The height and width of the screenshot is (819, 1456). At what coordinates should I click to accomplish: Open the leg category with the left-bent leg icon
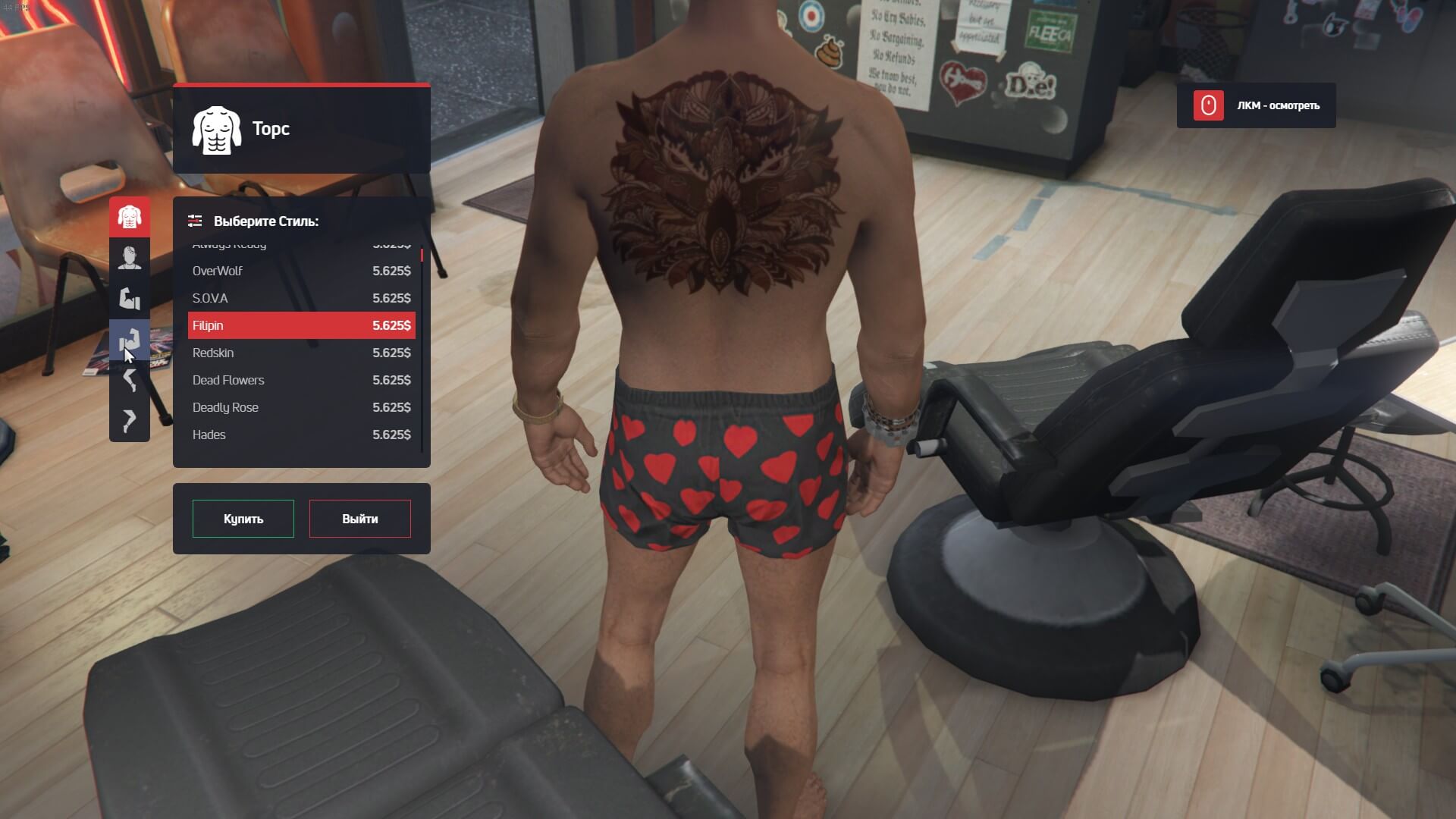[130, 380]
